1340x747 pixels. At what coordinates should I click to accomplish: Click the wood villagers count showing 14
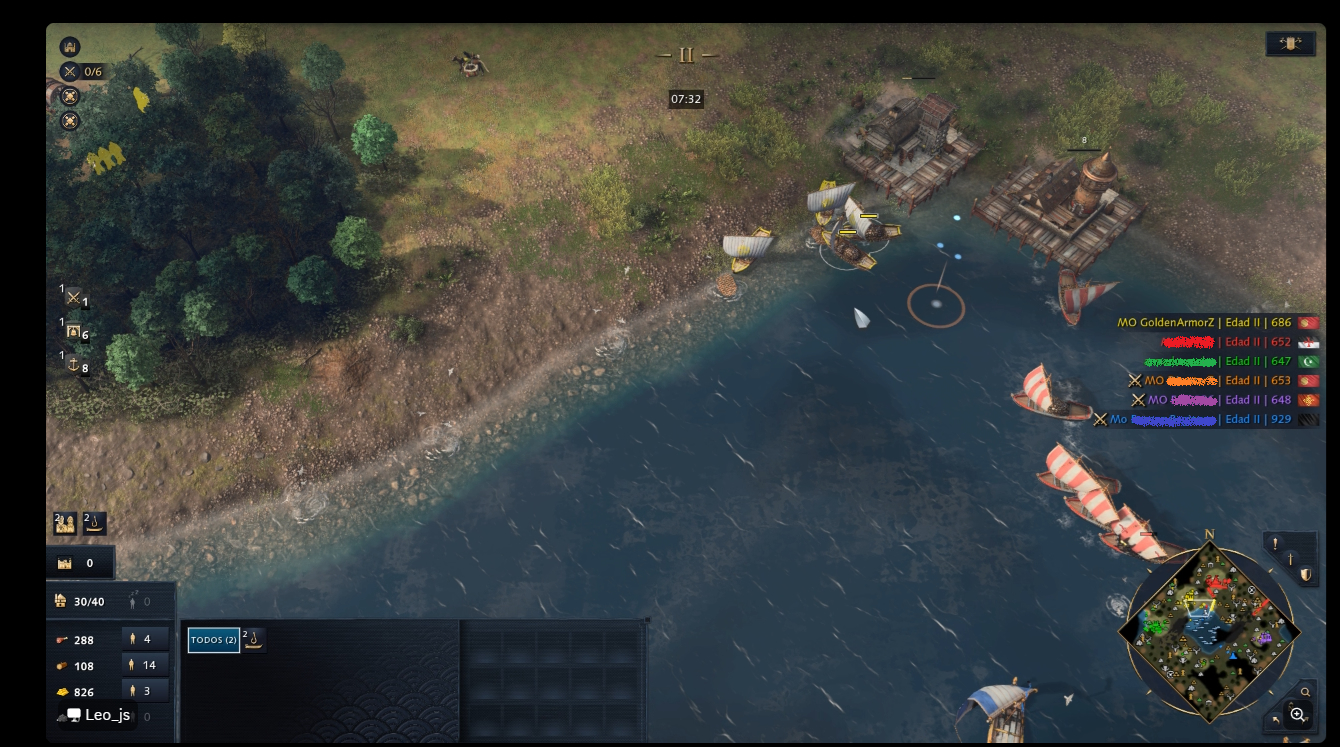pos(145,665)
